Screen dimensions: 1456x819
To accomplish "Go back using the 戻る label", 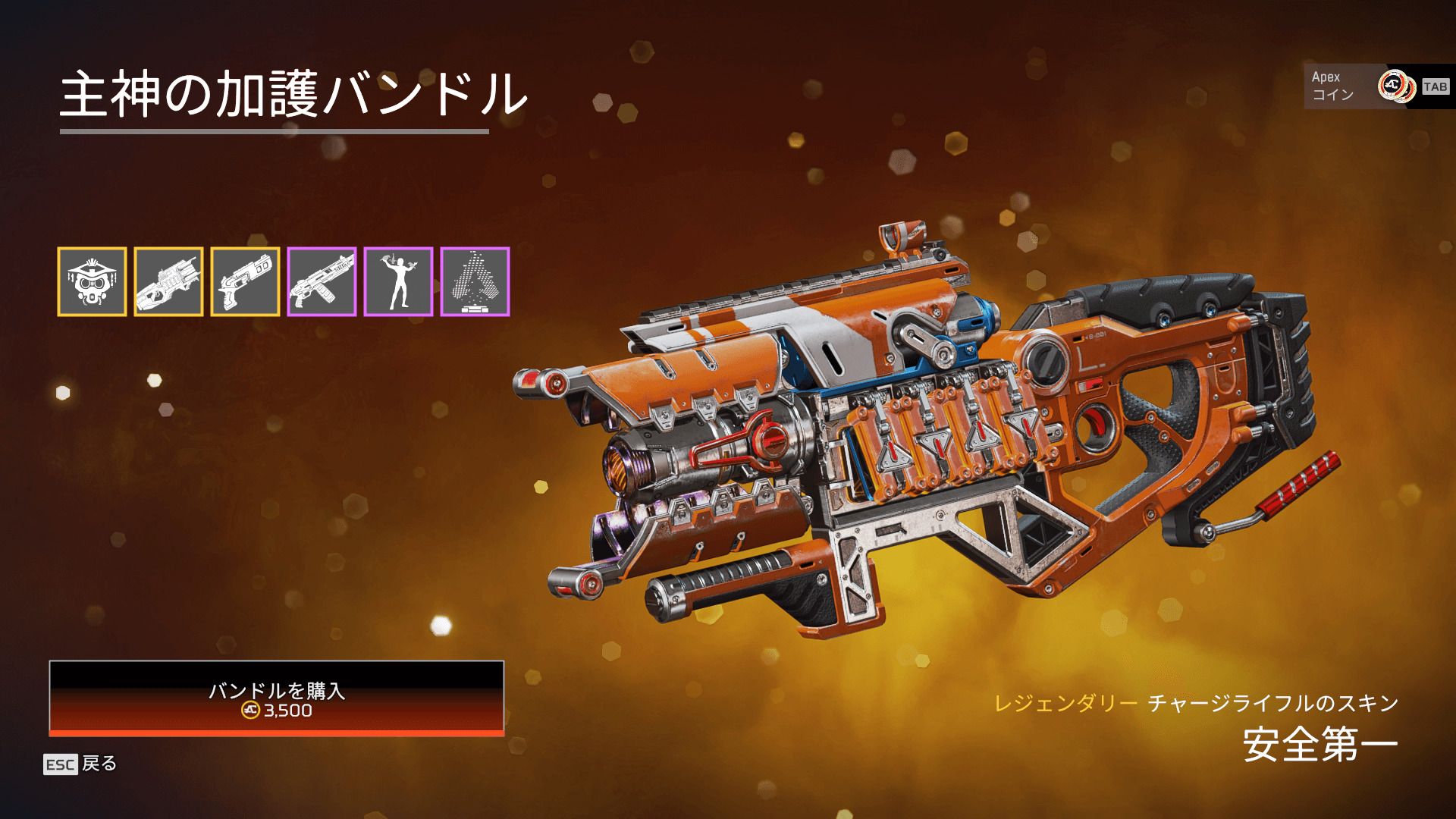I will pos(99,764).
